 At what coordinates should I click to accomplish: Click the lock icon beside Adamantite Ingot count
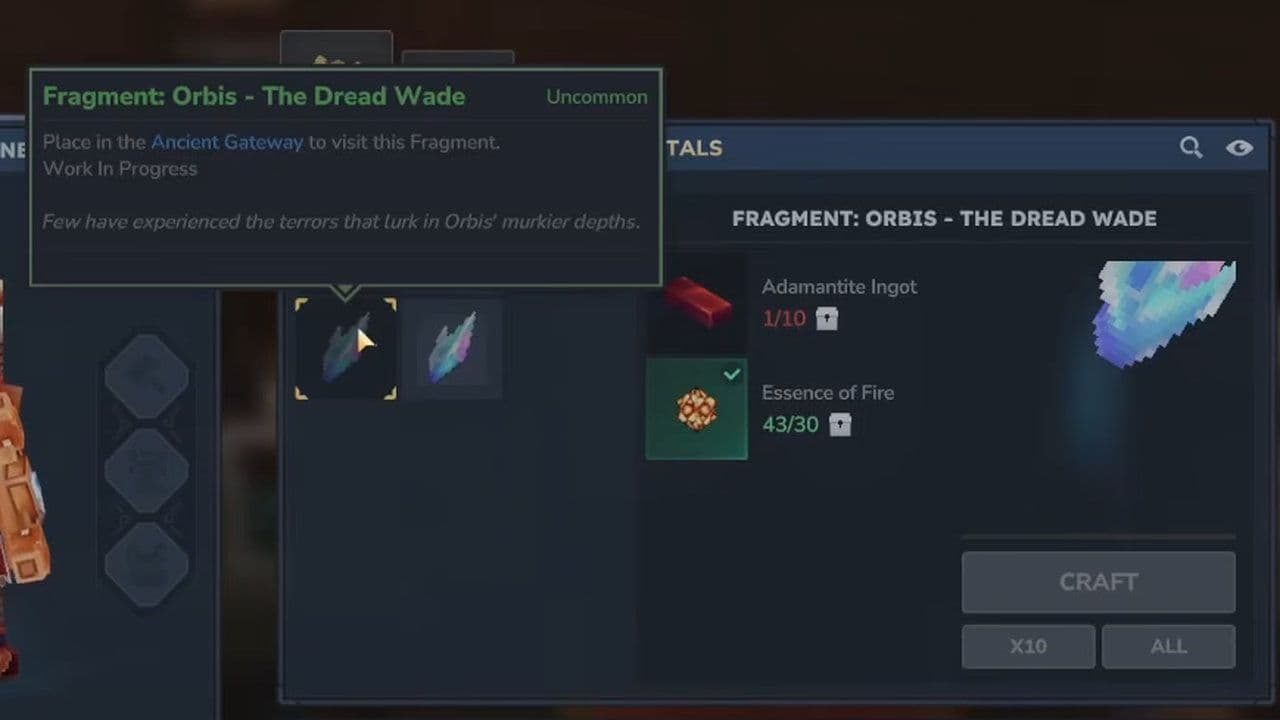(x=826, y=318)
